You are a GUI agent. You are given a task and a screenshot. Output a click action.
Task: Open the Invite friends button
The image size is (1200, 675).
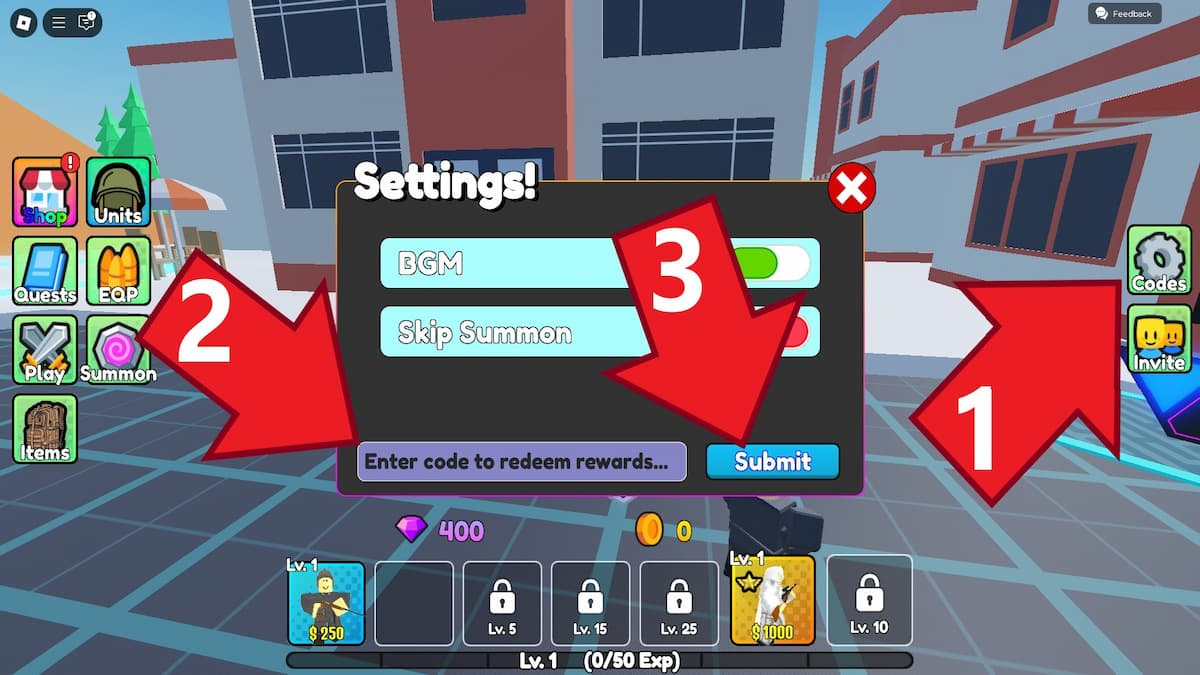coord(1159,338)
